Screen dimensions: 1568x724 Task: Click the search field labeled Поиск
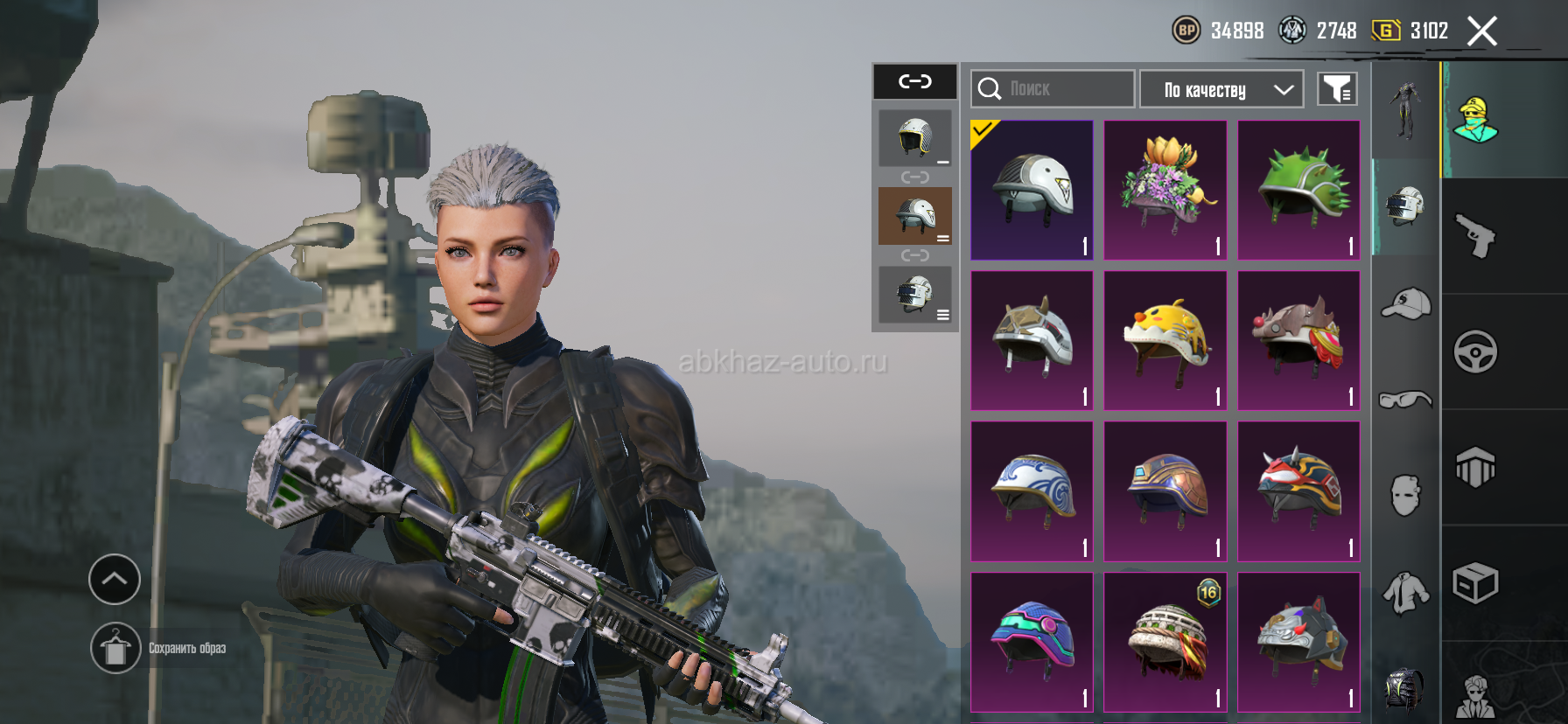1052,89
